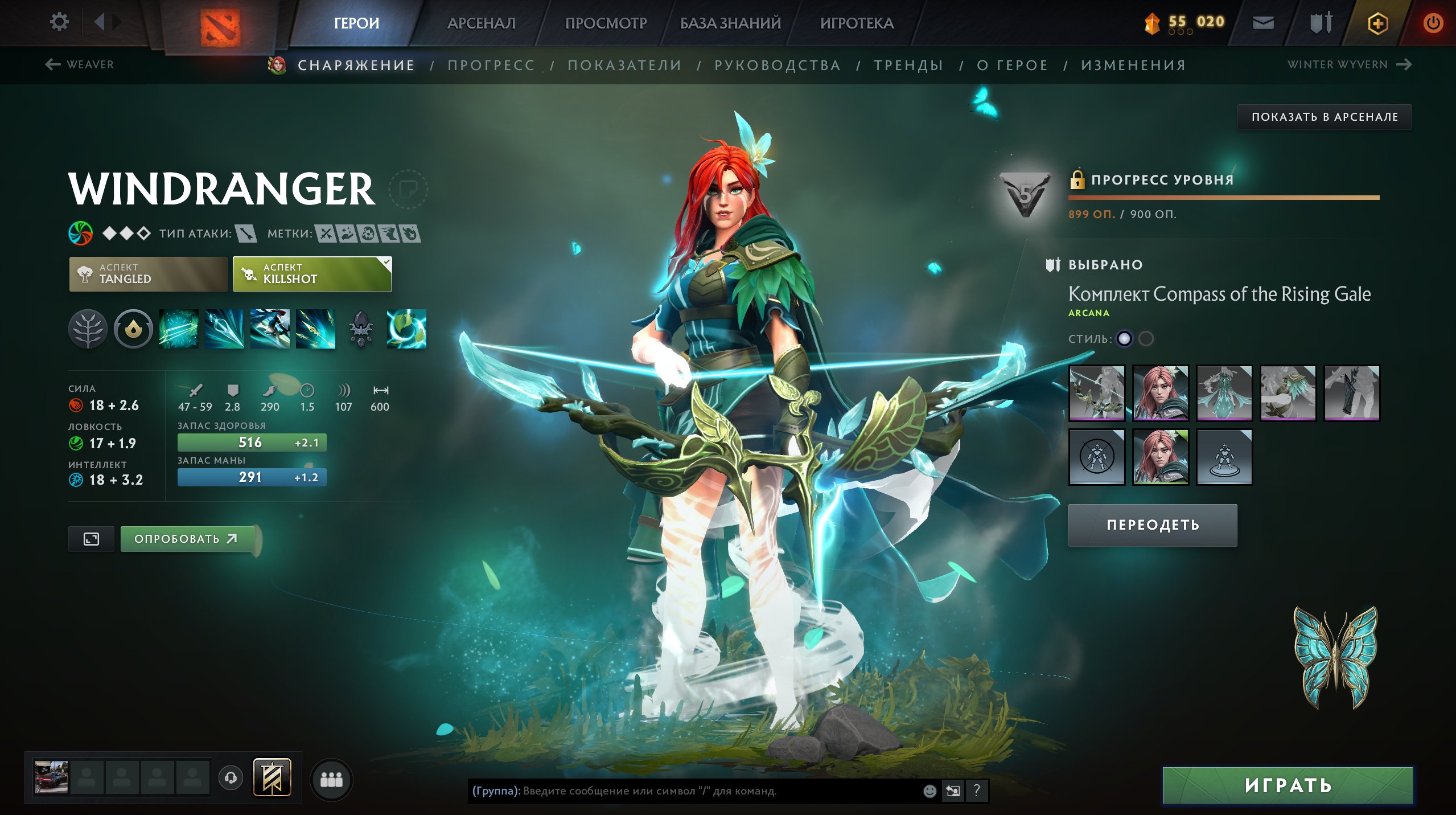The image size is (1456, 815).
Task: Deselect the checked Killshot aspect
Action: pos(312,275)
